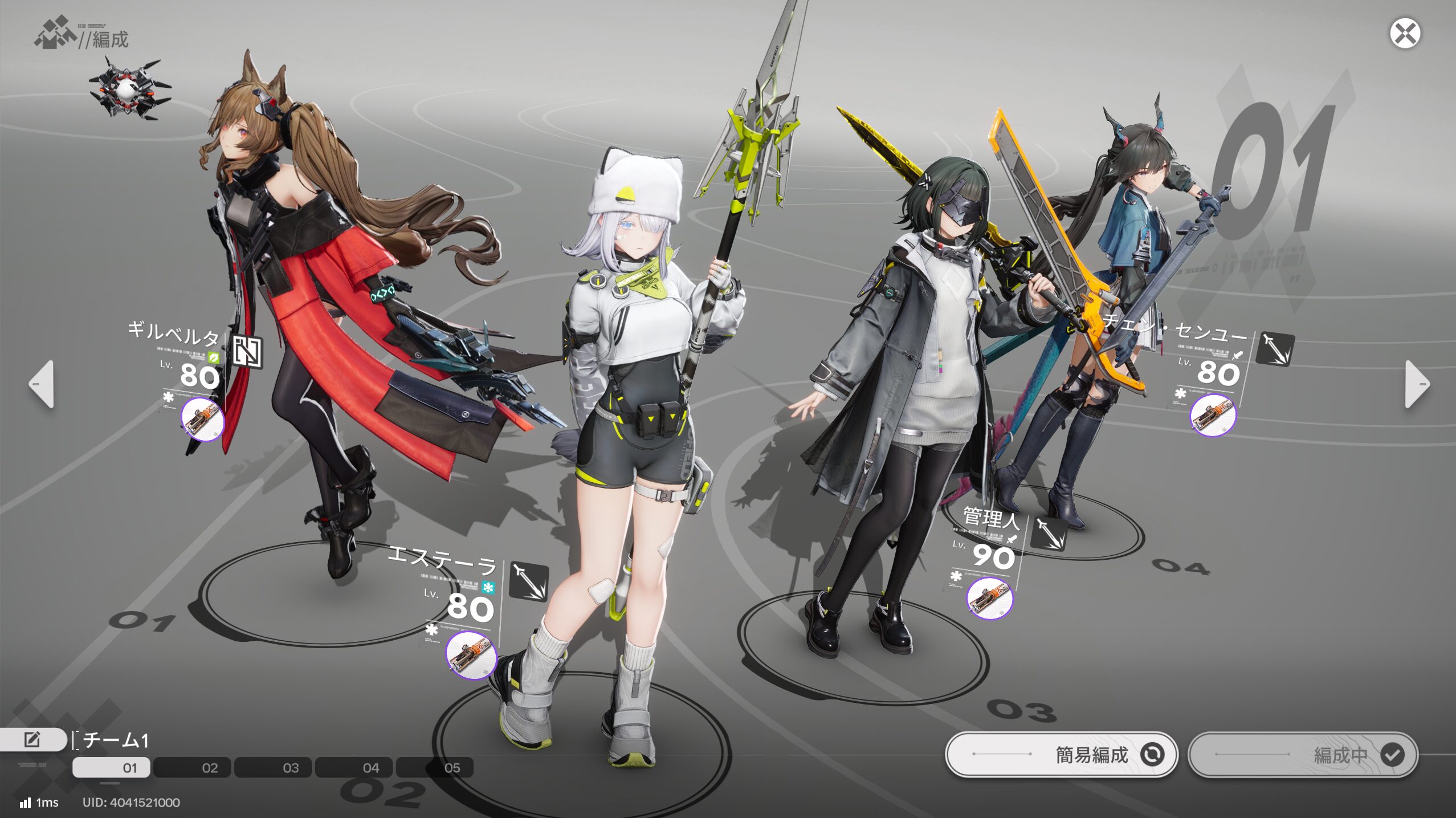This screenshot has width=1456, height=818.
Task: Open ギルベルタ's equipped item icon
Action: pos(202,419)
